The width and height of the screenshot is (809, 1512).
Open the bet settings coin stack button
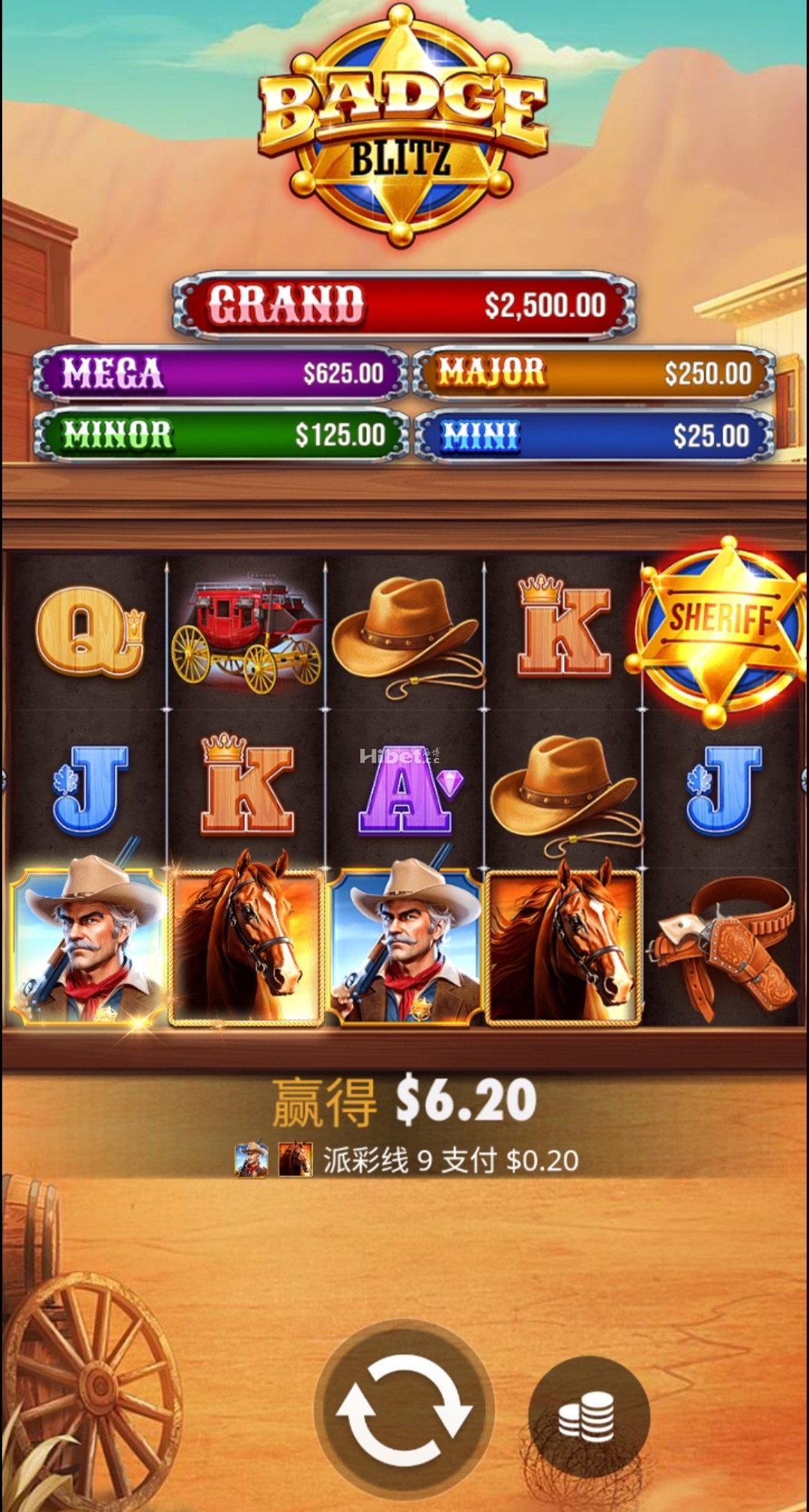[588, 1416]
